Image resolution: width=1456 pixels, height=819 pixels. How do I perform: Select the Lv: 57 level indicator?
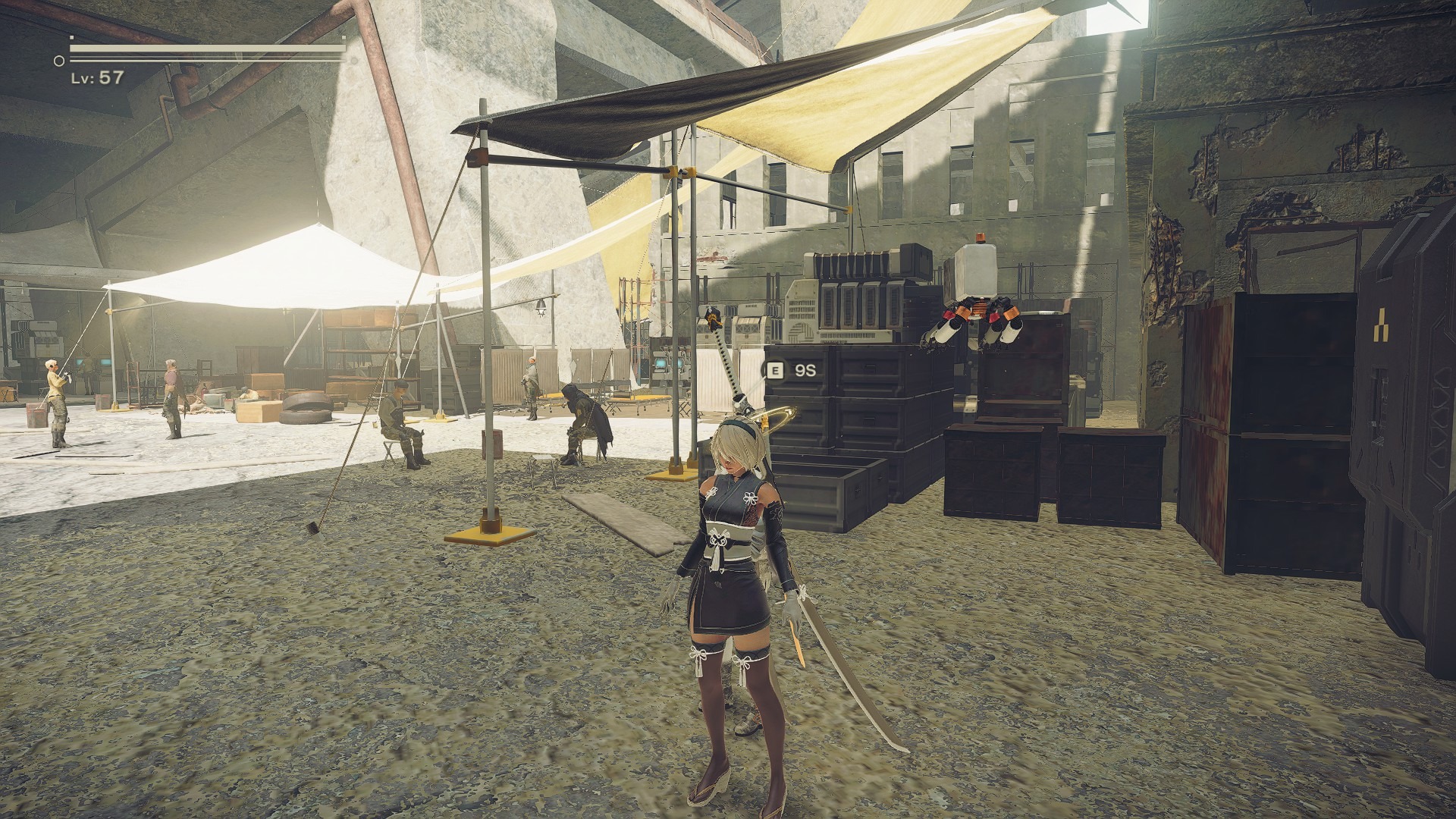[x=95, y=74]
